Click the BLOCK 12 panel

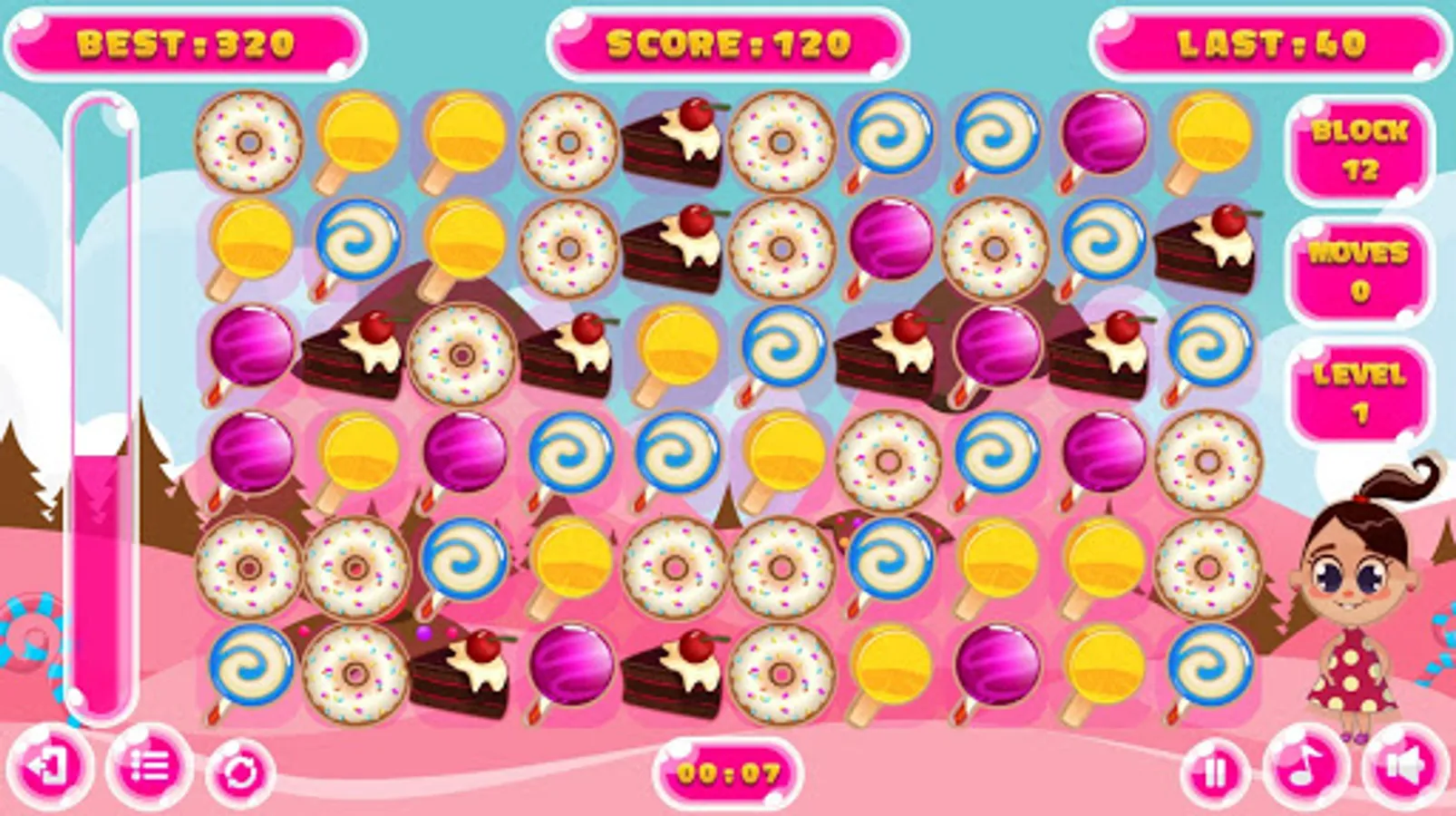coord(1359,150)
